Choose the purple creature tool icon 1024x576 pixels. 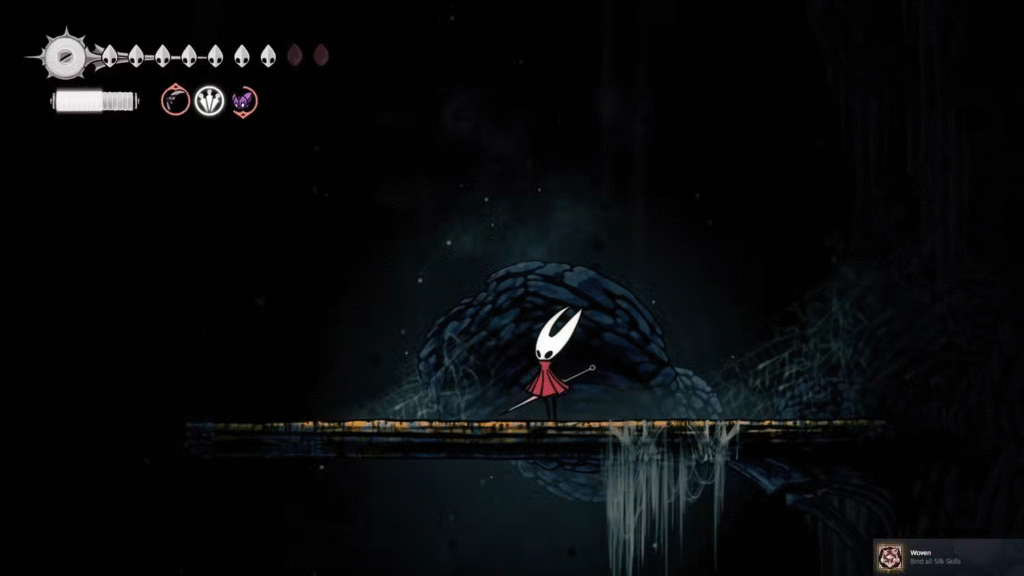[243, 100]
